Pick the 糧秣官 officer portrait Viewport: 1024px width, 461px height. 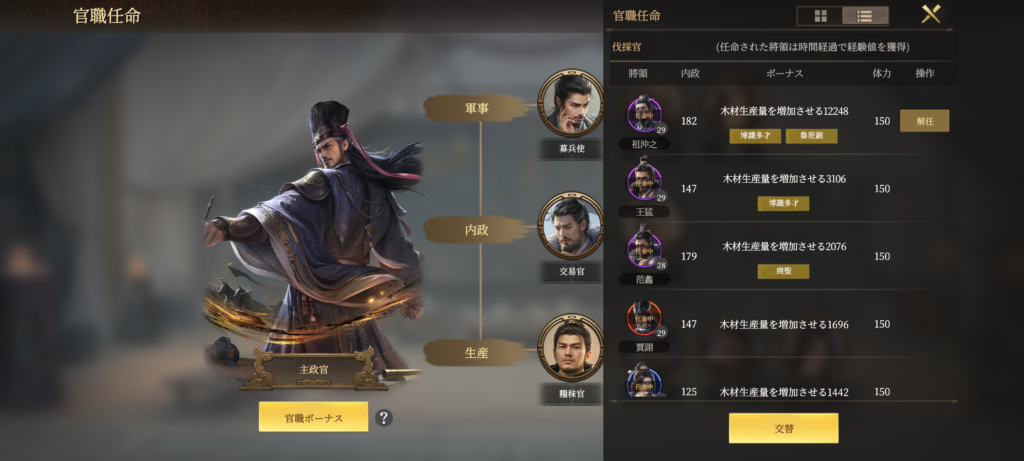570,347
